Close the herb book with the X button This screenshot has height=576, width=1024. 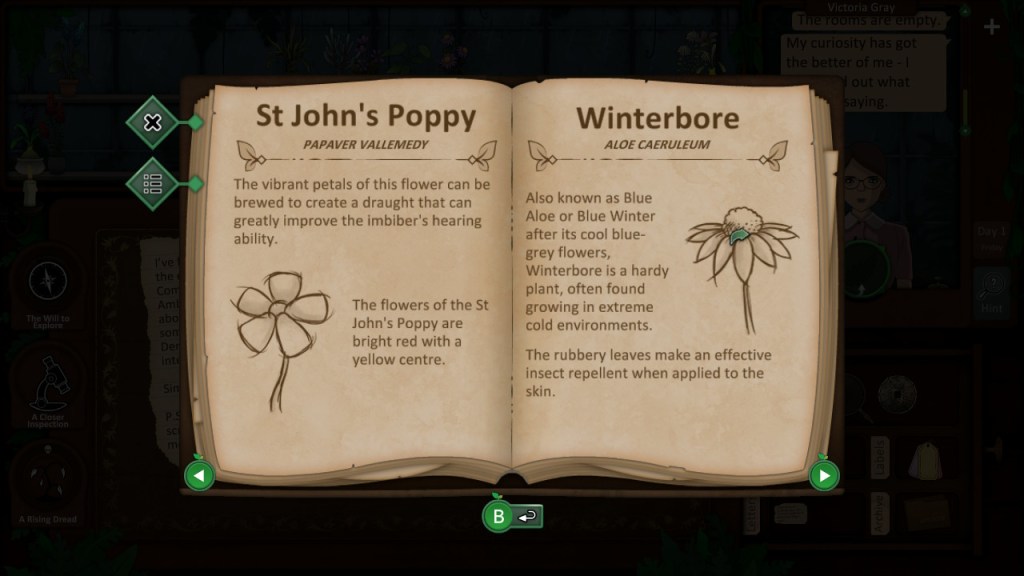click(x=153, y=122)
